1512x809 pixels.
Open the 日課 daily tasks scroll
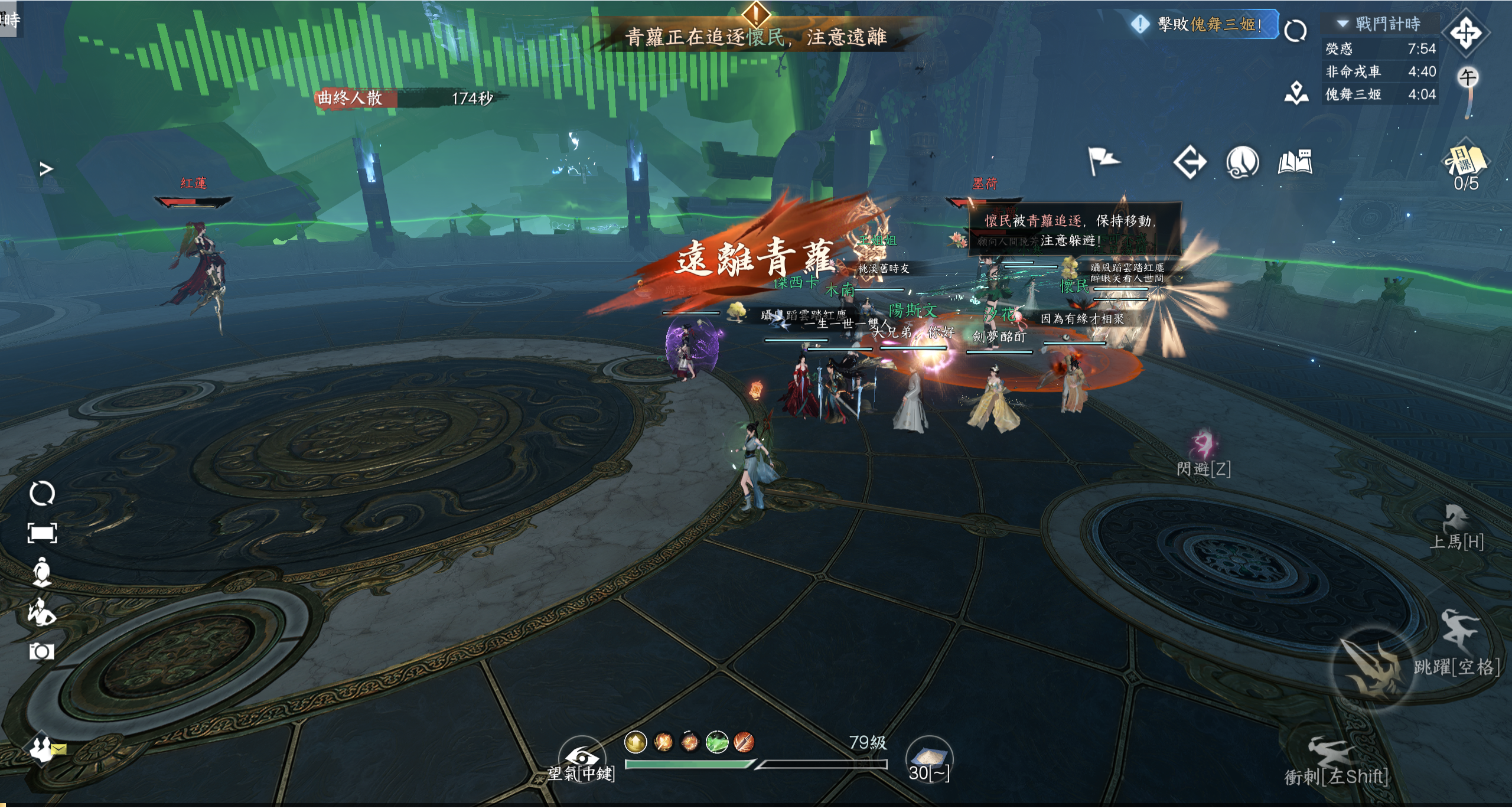1465,162
